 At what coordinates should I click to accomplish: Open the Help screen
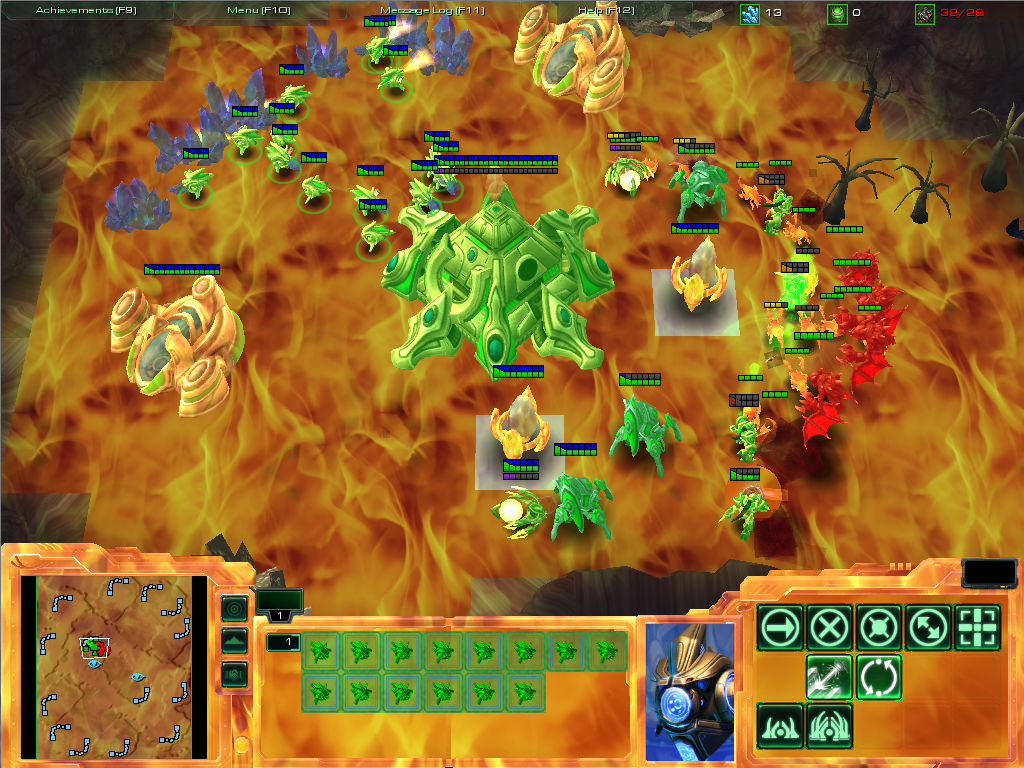pos(606,10)
